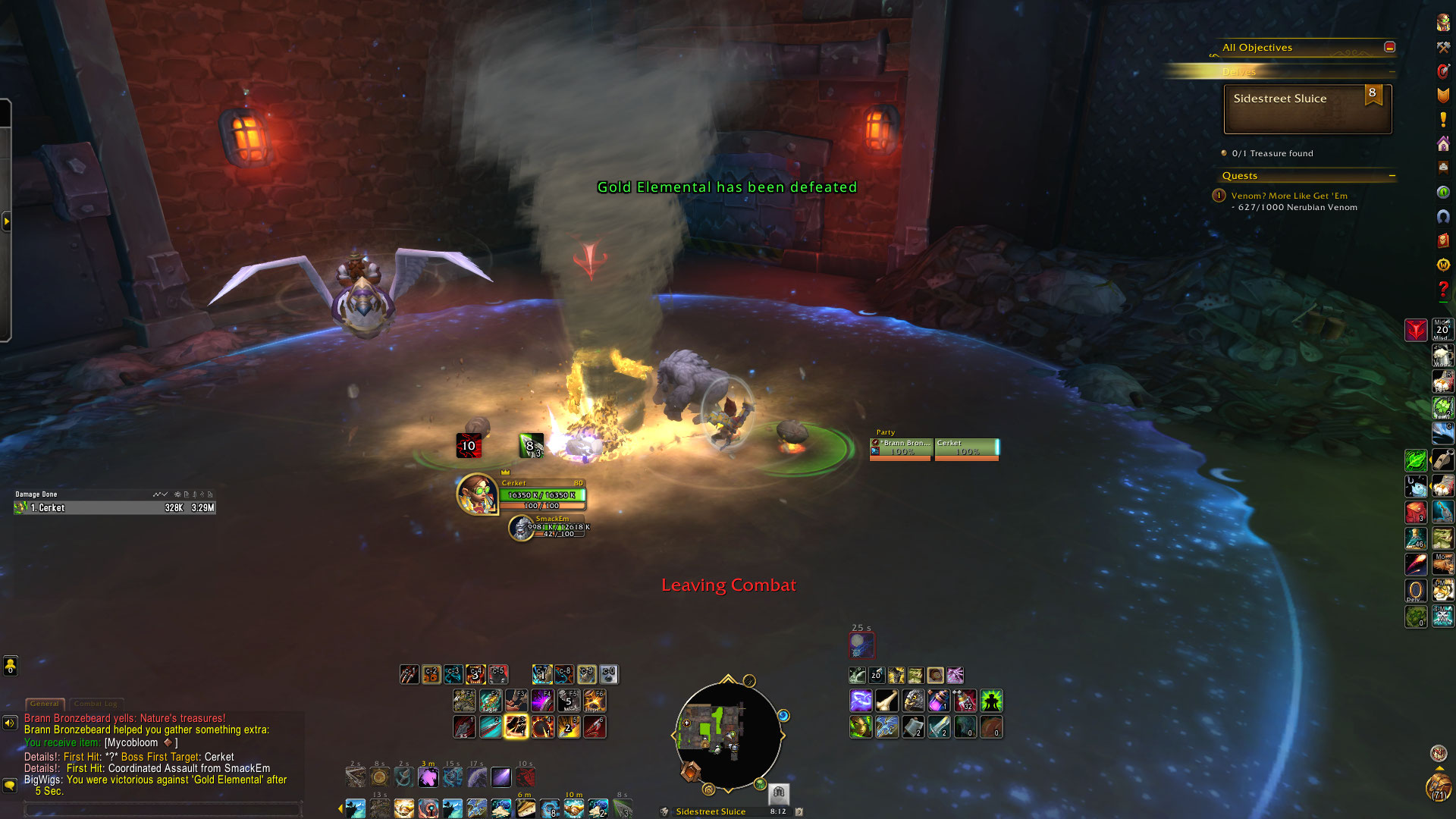1456x819 pixels.
Task: Select the Sidestreet Sluice delve panel
Action: pyautogui.click(x=1307, y=109)
